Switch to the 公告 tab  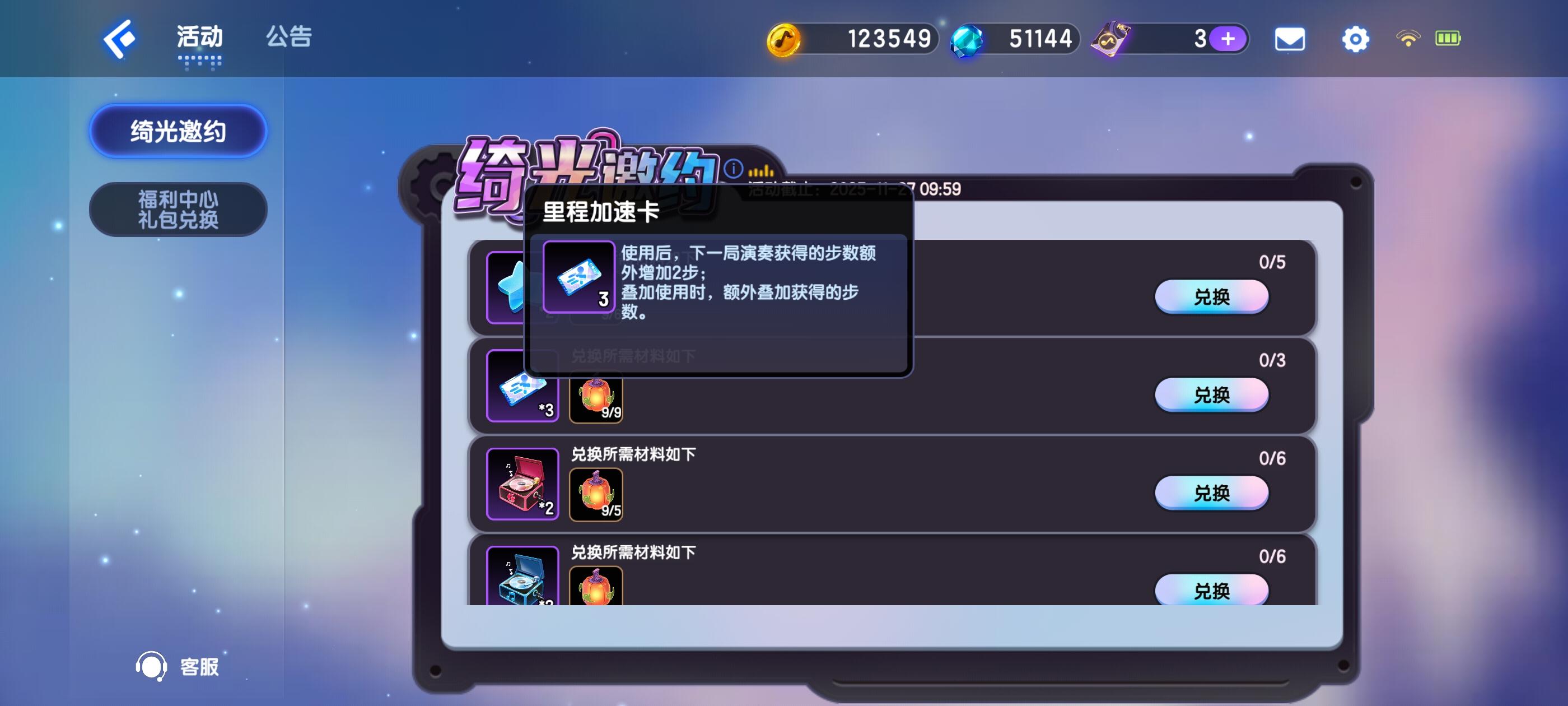(287, 38)
